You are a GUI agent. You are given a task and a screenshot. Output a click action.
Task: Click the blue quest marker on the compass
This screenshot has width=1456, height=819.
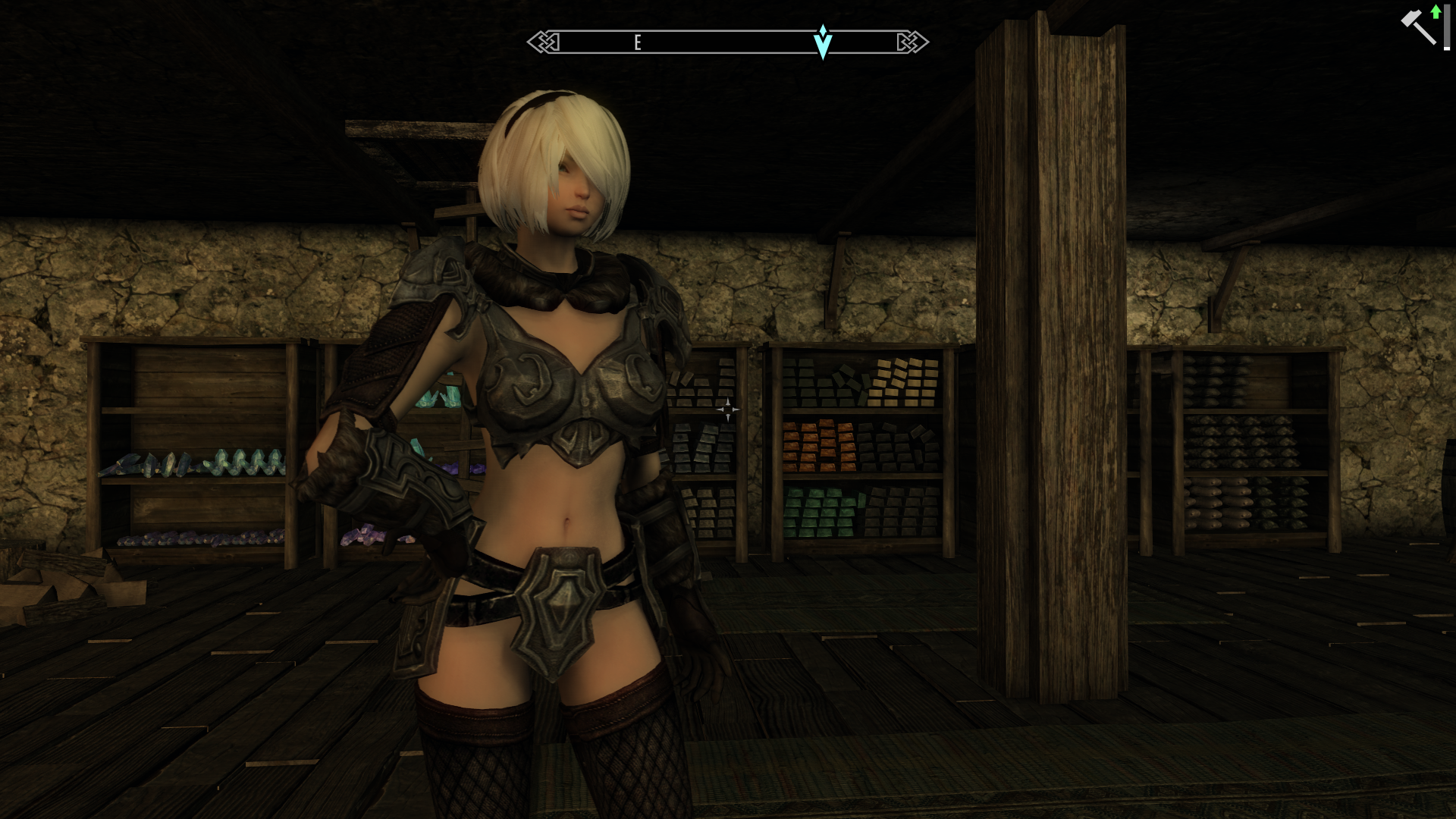coord(823,42)
